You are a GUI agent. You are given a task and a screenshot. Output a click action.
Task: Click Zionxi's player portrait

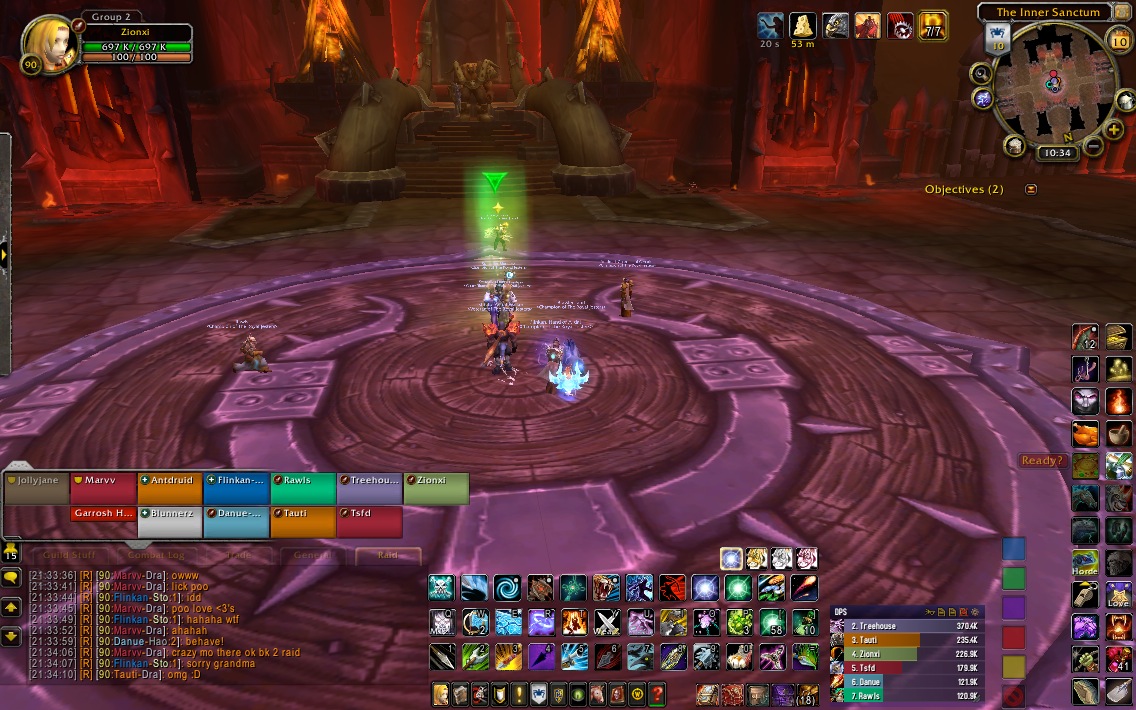pos(46,43)
